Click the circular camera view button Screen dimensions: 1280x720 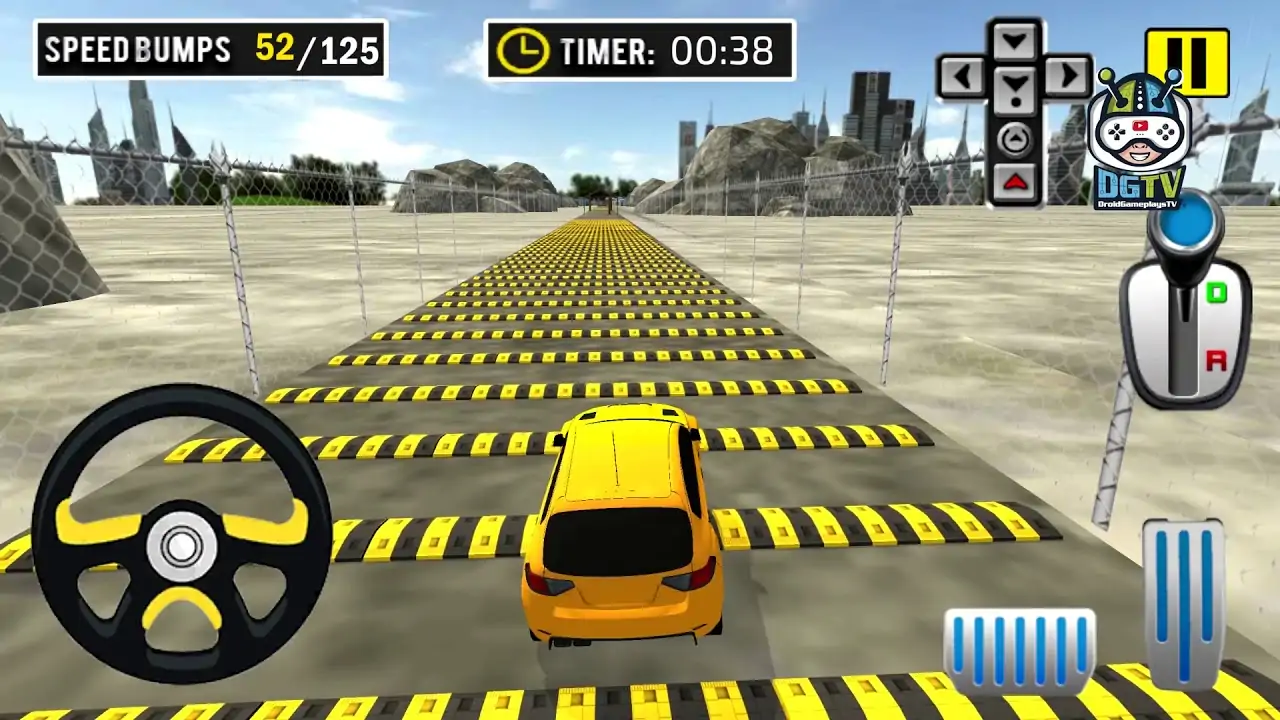(x=1013, y=141)
